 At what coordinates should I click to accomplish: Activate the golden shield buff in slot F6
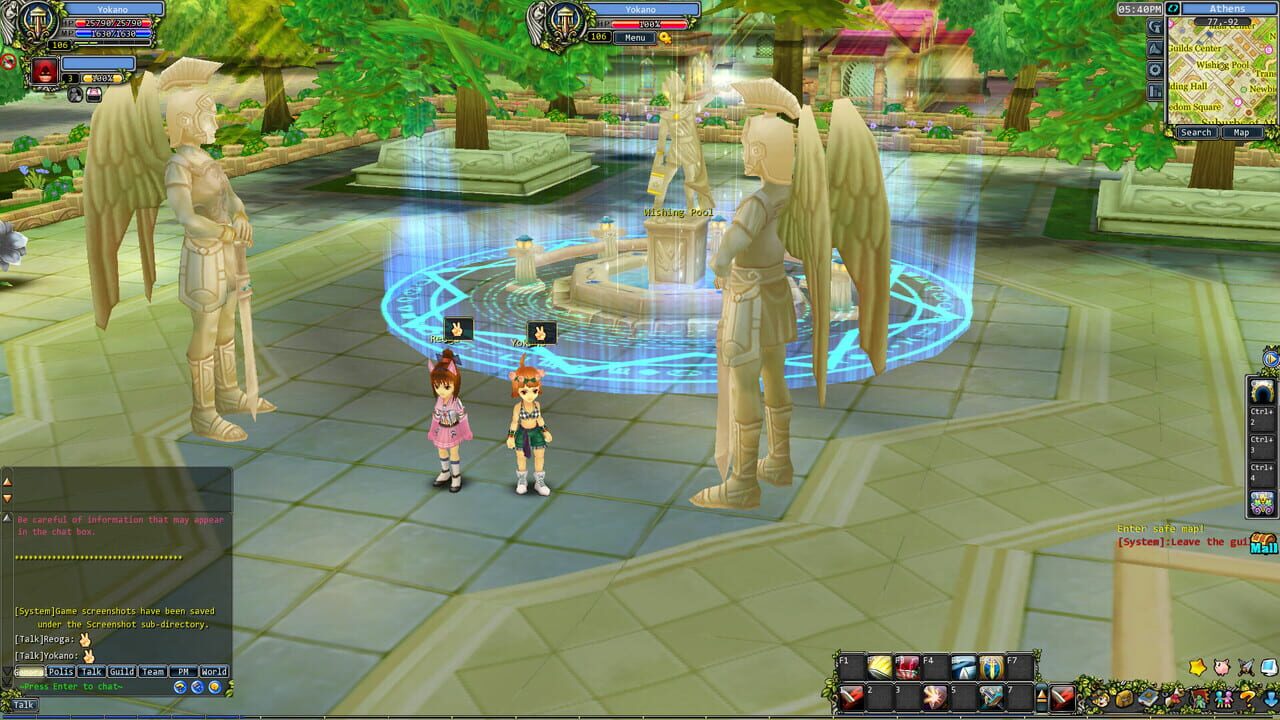pyautogui.click(x=990, y=668)
